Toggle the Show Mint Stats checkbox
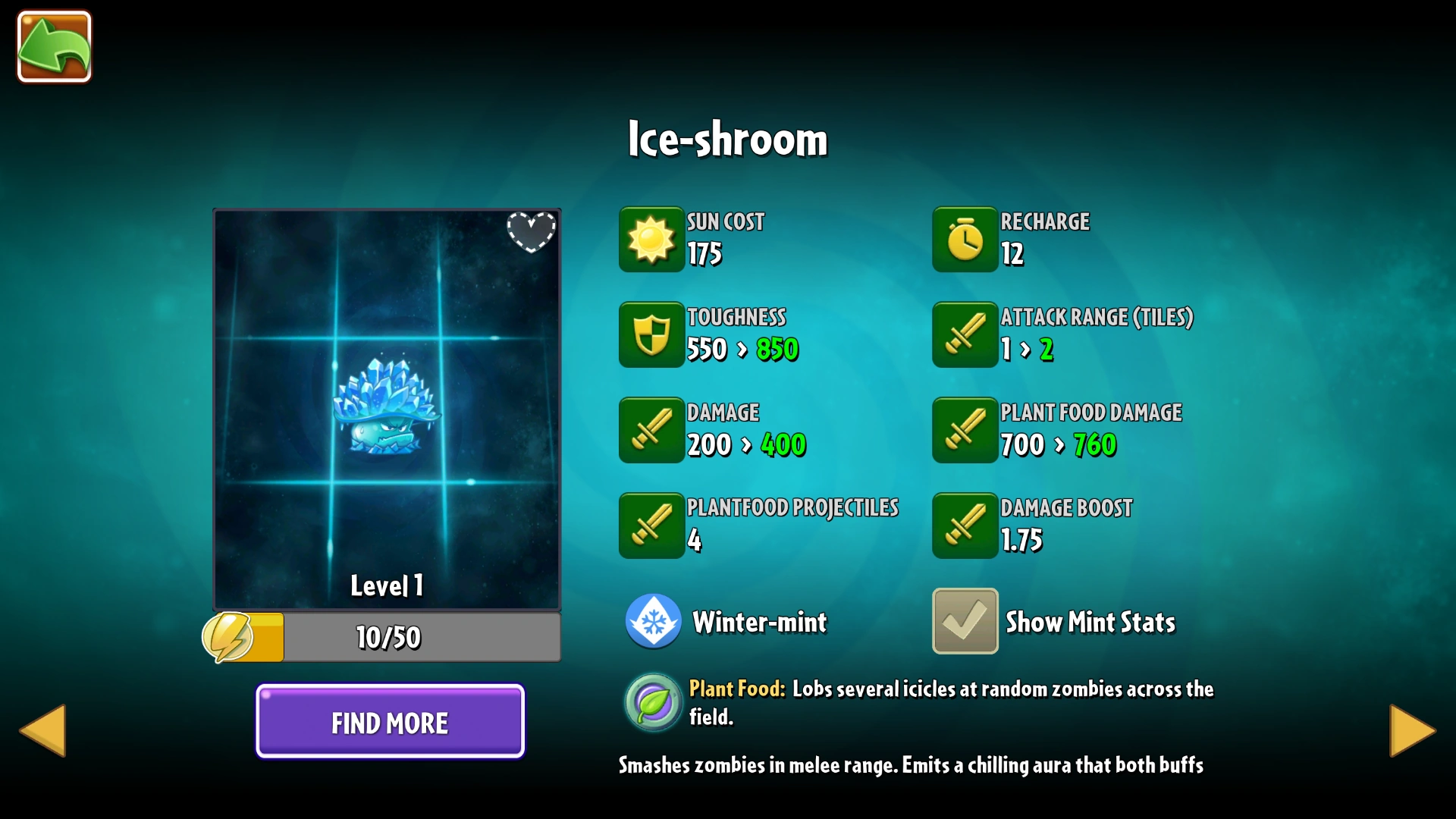 [964, 621]
